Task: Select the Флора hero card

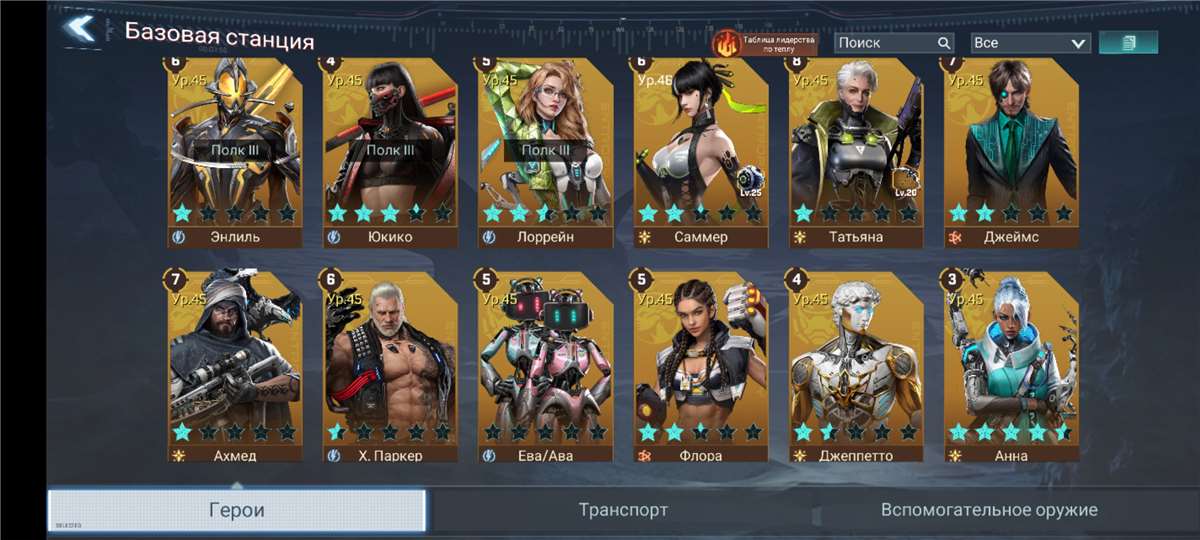Action: 701,365
